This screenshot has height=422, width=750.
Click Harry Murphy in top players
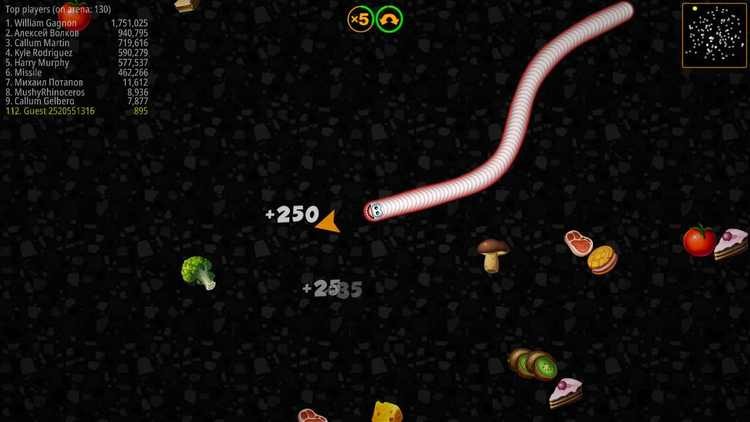[75, 63]
